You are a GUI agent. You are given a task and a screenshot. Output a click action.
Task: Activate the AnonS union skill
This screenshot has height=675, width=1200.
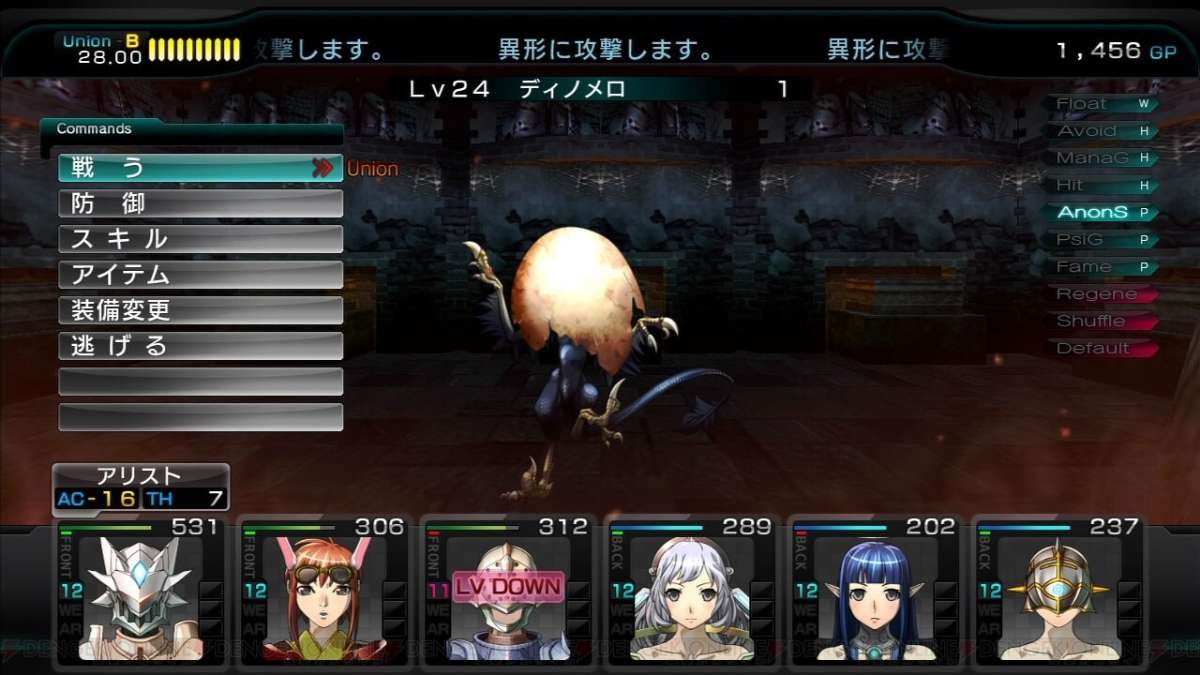(1100, 212)
